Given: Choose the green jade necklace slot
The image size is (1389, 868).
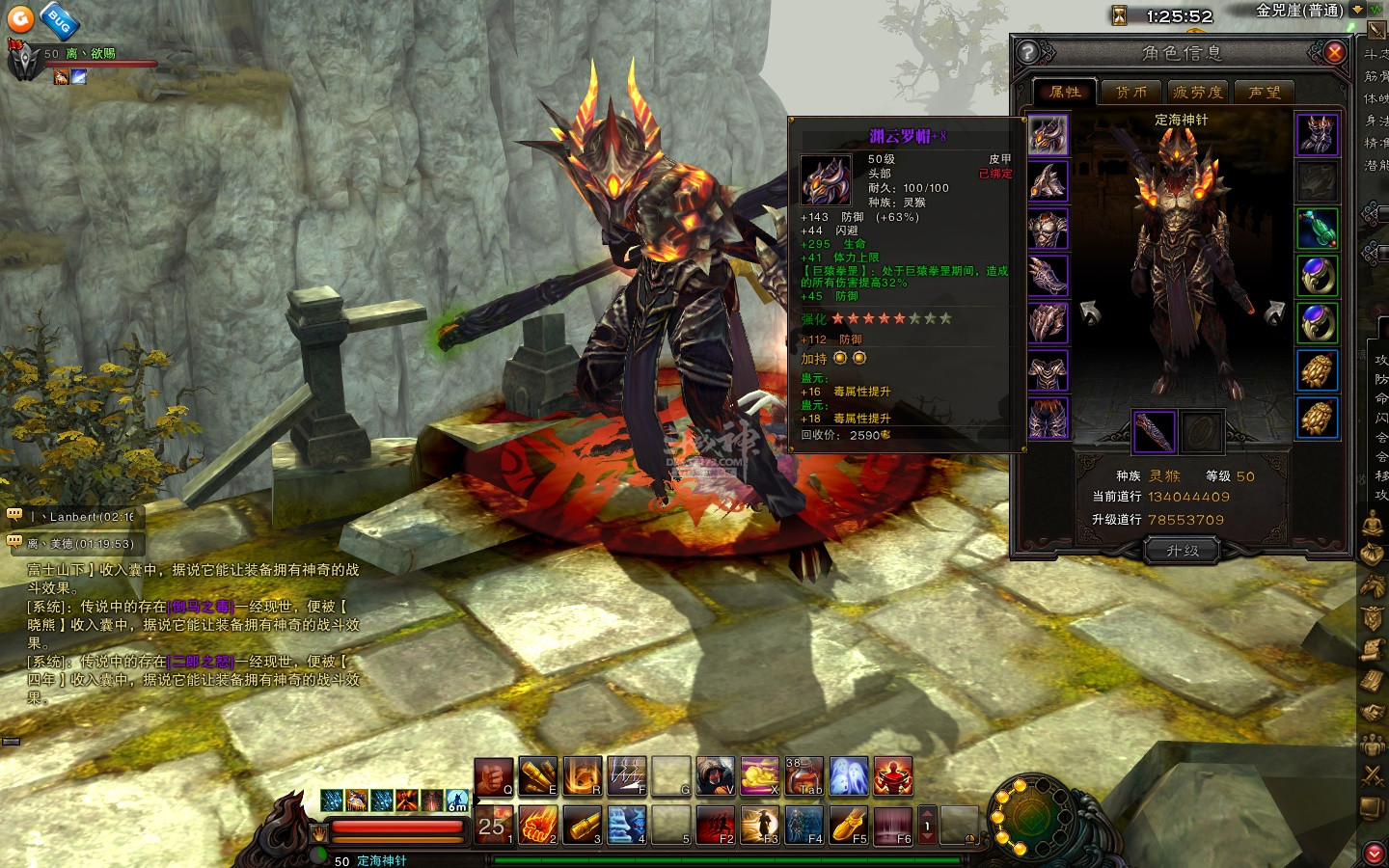Looking at the screenshot, I should (x=1317, y=230).
